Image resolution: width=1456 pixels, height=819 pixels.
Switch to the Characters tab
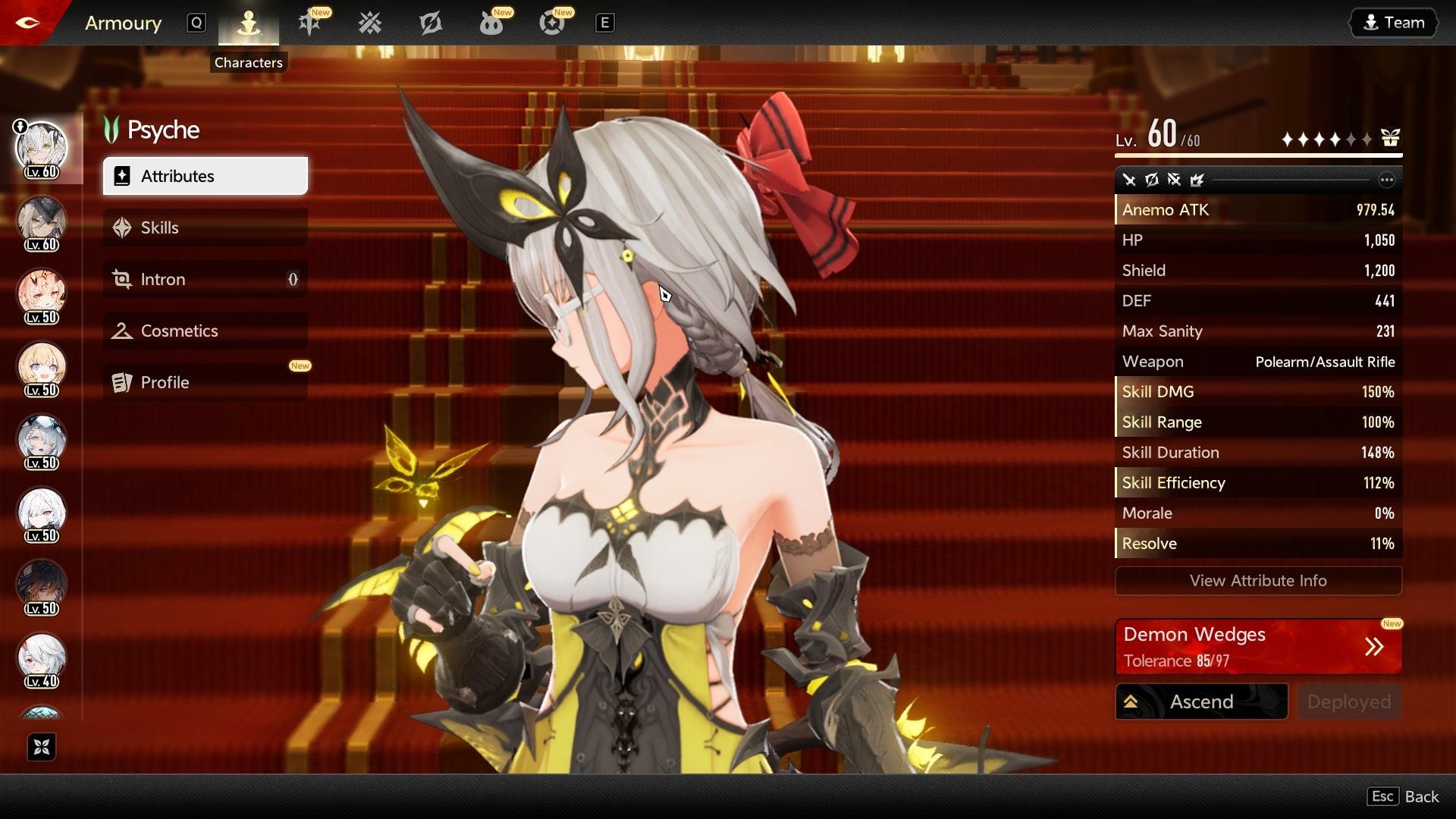(x=249, y=24)
